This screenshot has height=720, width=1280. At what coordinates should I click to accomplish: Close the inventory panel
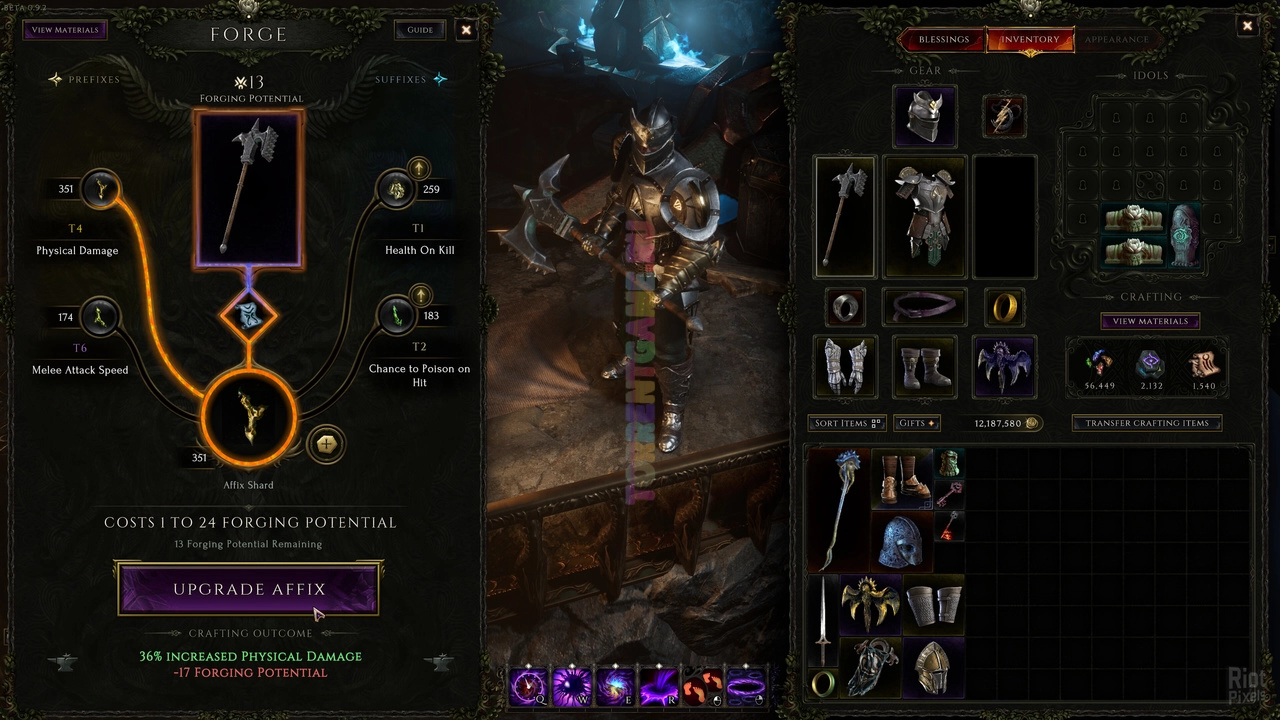(1247, 27)
